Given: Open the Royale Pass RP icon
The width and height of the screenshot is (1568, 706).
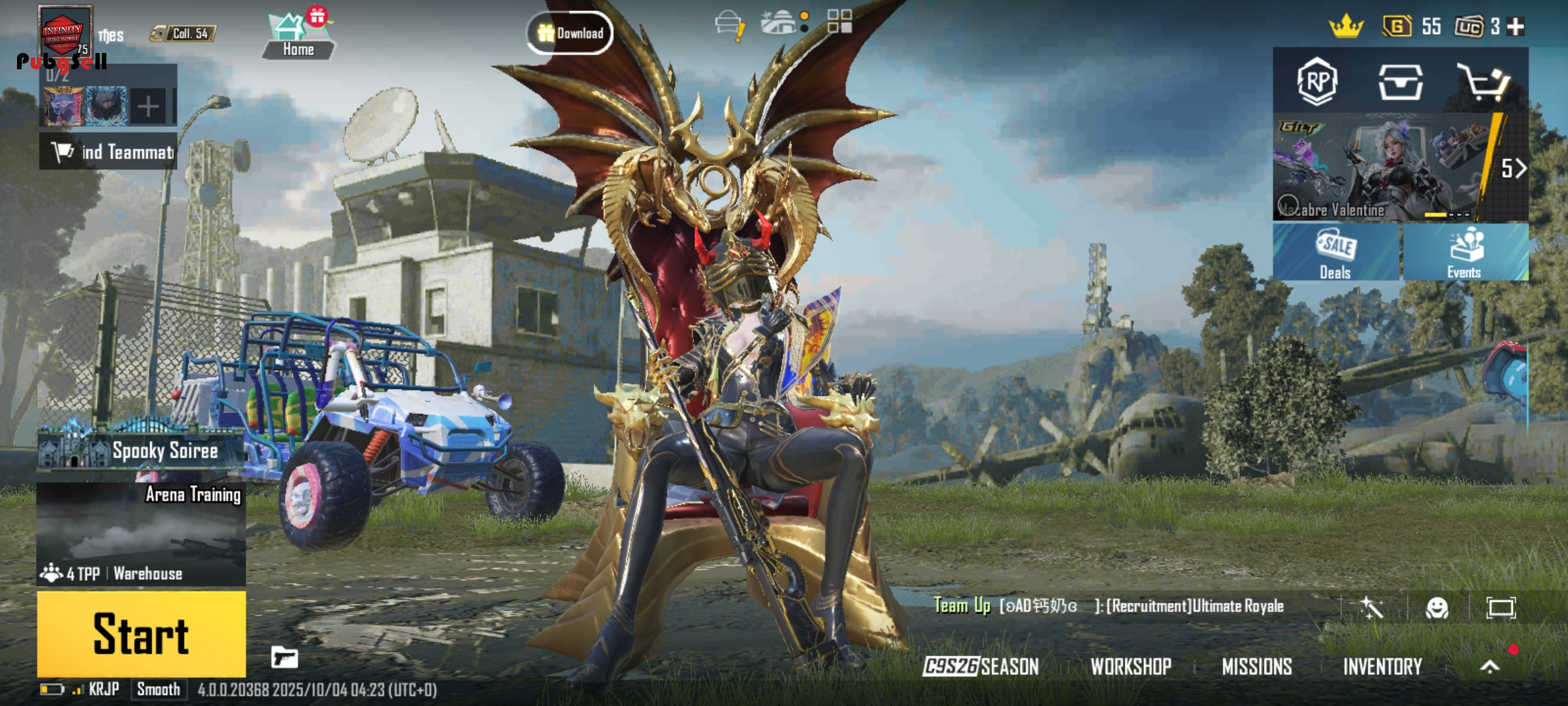Looking at the screenshot, I should pos(1316,82).
